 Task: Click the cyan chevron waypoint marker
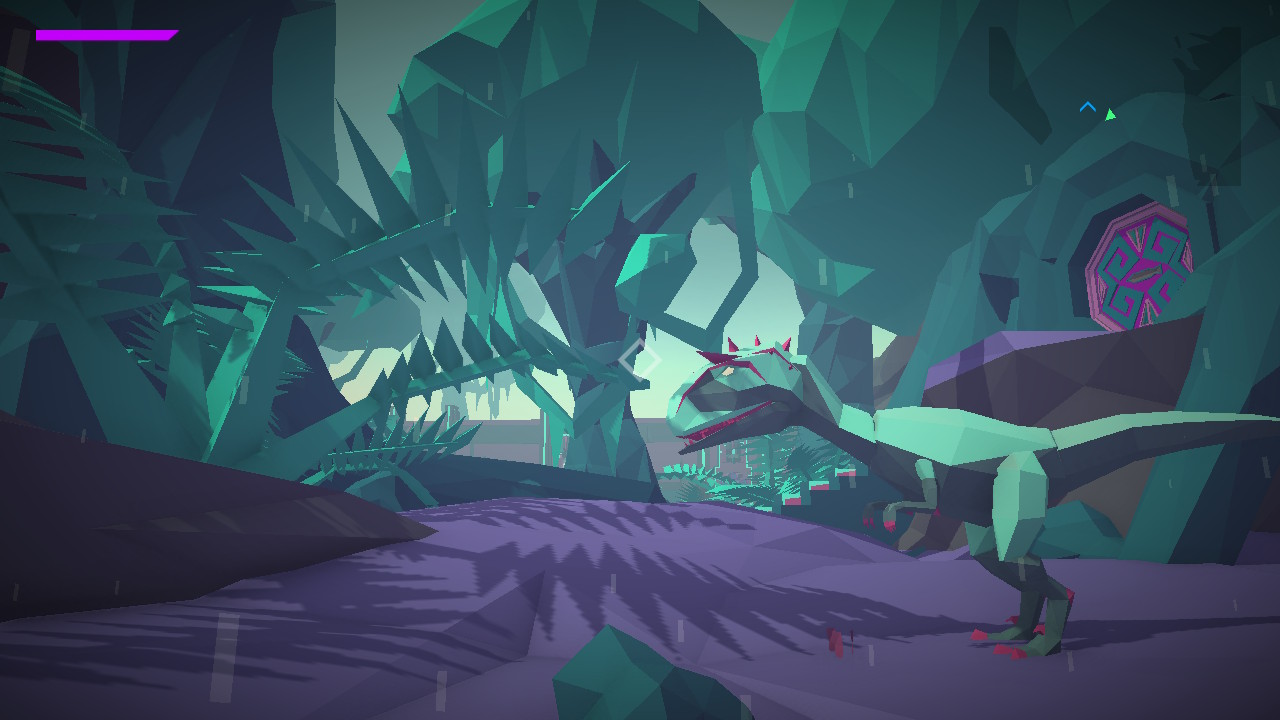point(1087,107)
